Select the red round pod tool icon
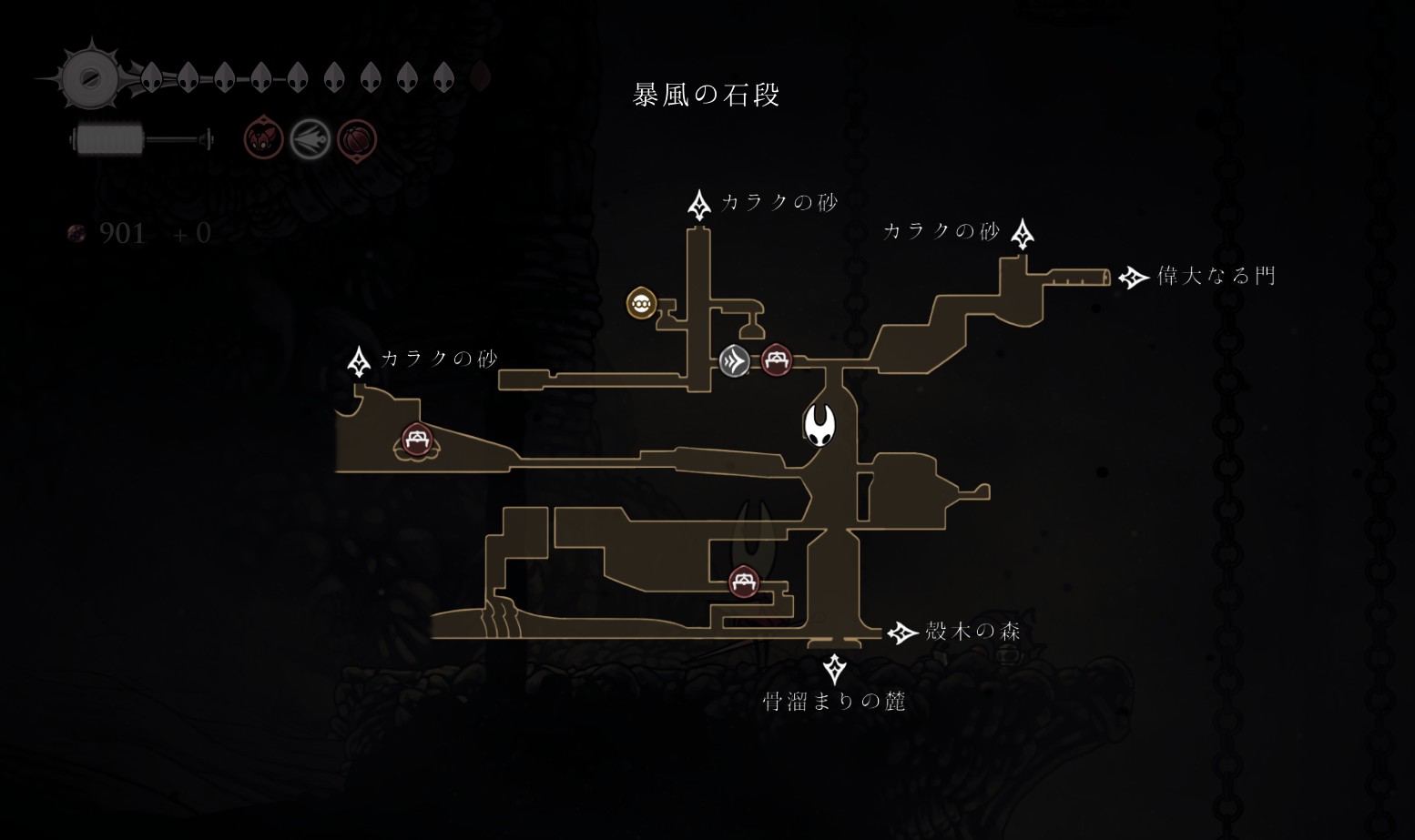This screenshot has height=840, width=1415. [356, 140]
